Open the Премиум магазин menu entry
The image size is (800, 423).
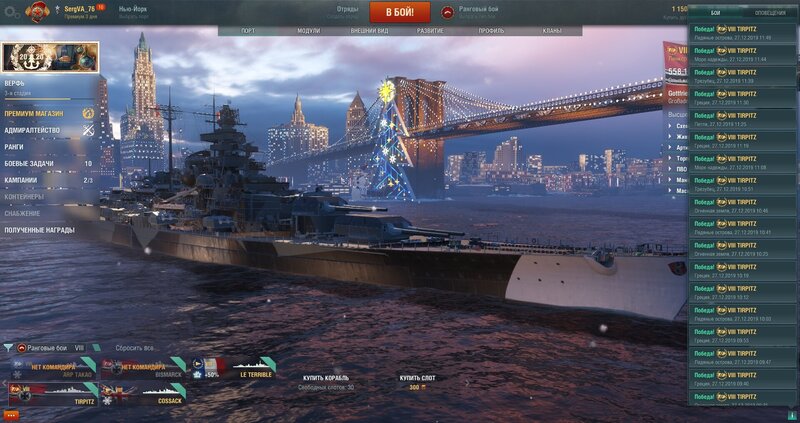tap(34, 114)
